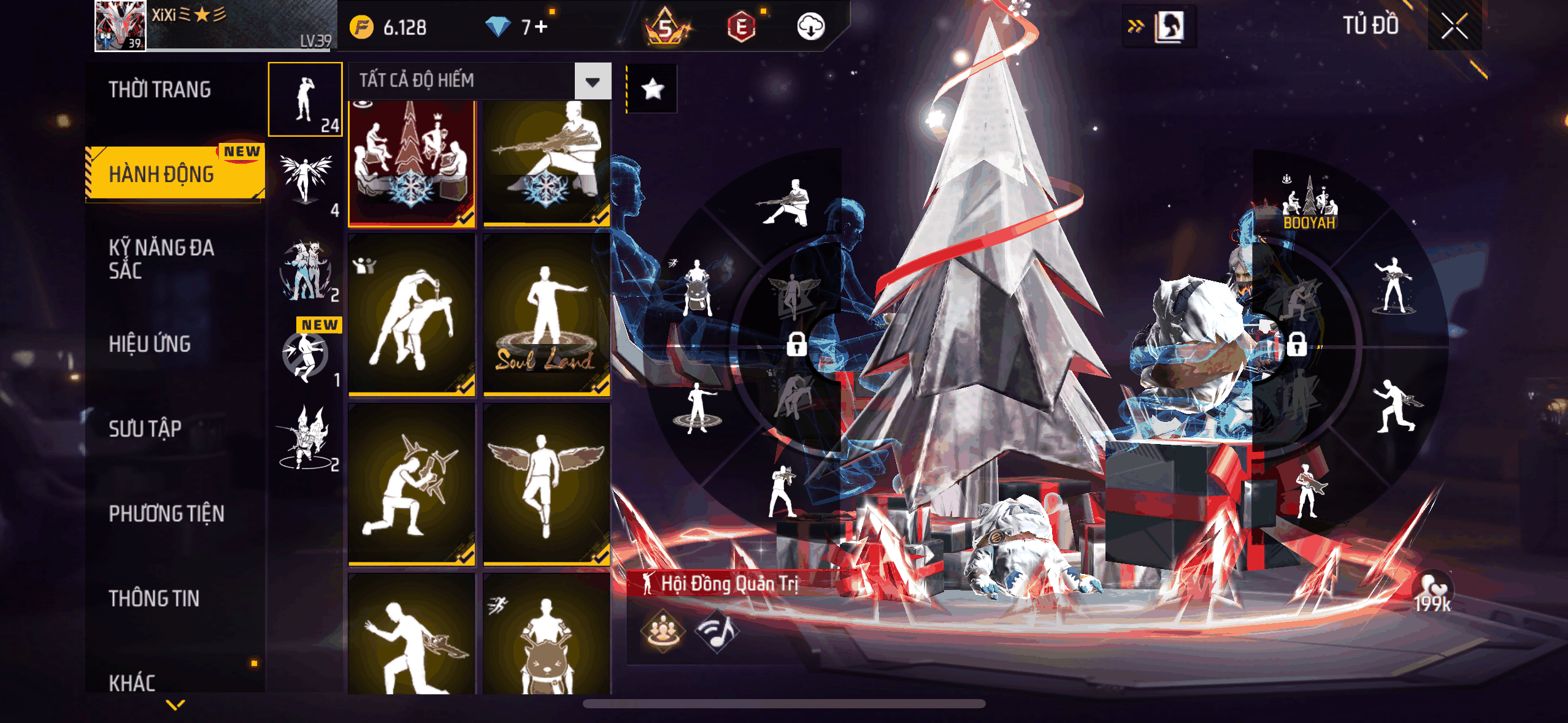Viewport: 1568px width, 723px height.
Task: Open the cloud download icon
Action: point(810,27)
